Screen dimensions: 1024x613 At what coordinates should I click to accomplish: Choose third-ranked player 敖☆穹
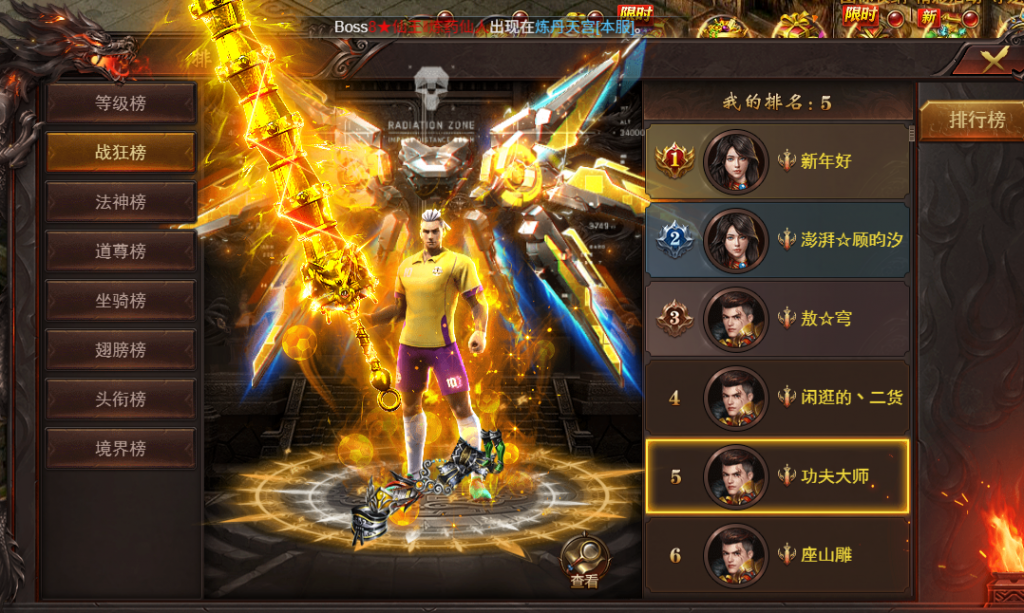[777, 319]
